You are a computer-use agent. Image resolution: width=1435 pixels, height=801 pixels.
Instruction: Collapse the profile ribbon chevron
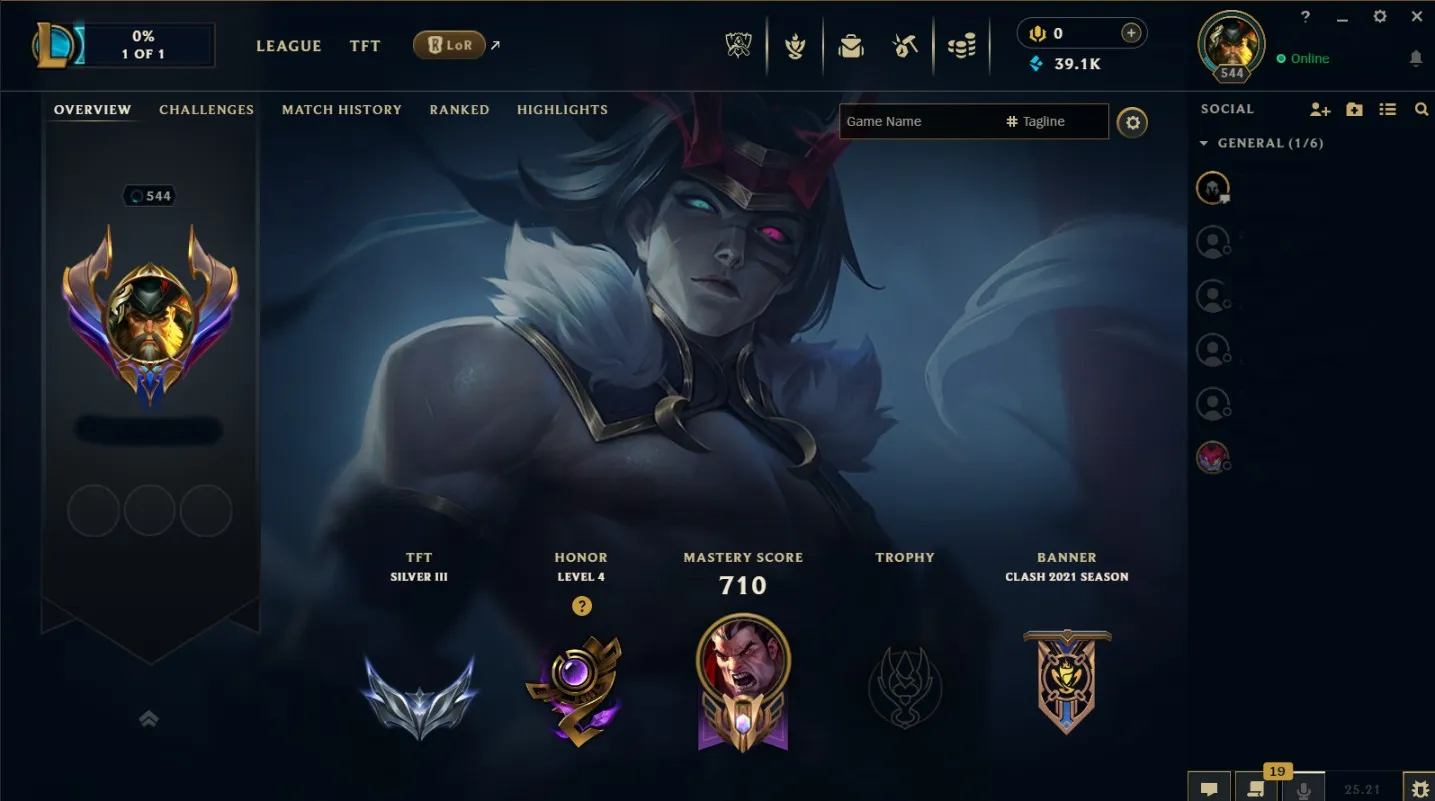click(149, 719)
